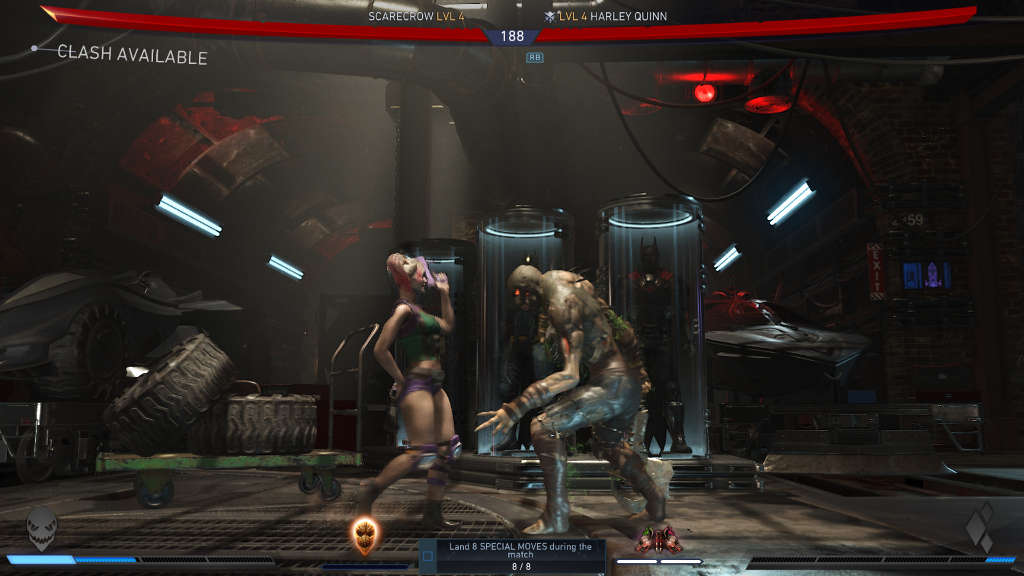The image size is (1024, 576).
Task: Open the Land 8 Special Moves objective
Action: tap(520, 555)
